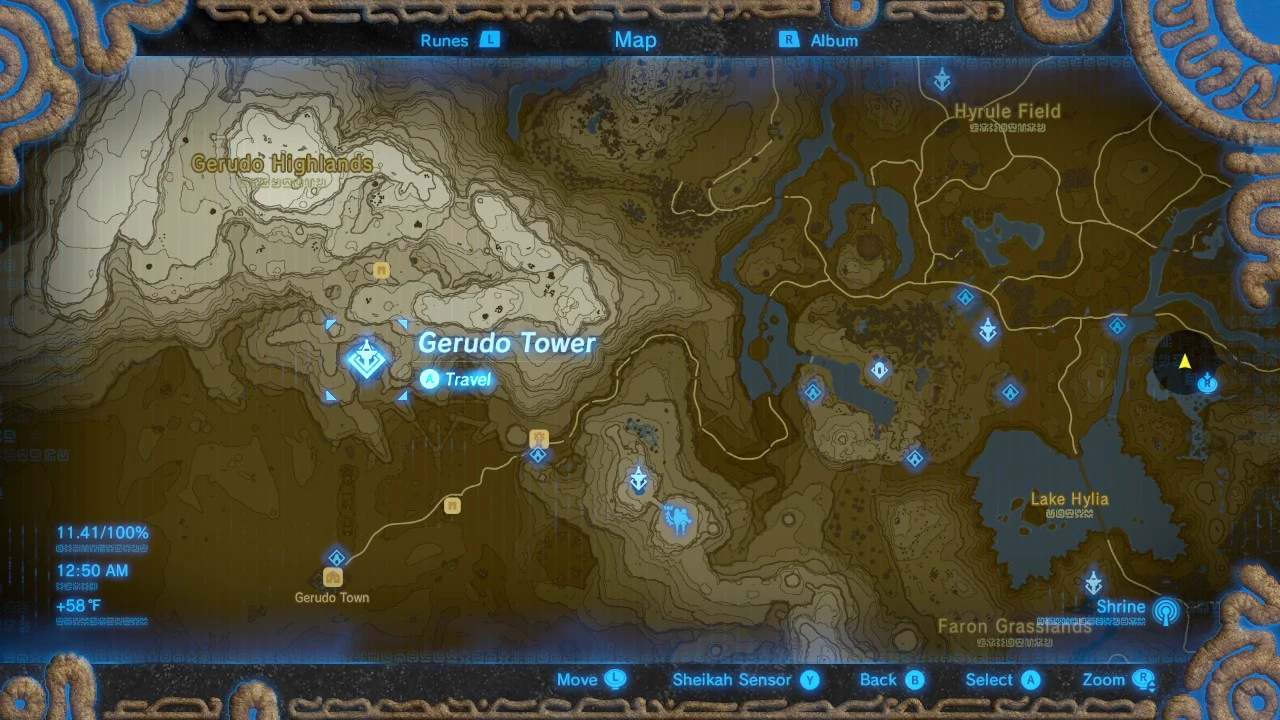Click the battery percentage indicator
Image resolution: width=1280 pixels, height=720 pixels.
[101, 533]
